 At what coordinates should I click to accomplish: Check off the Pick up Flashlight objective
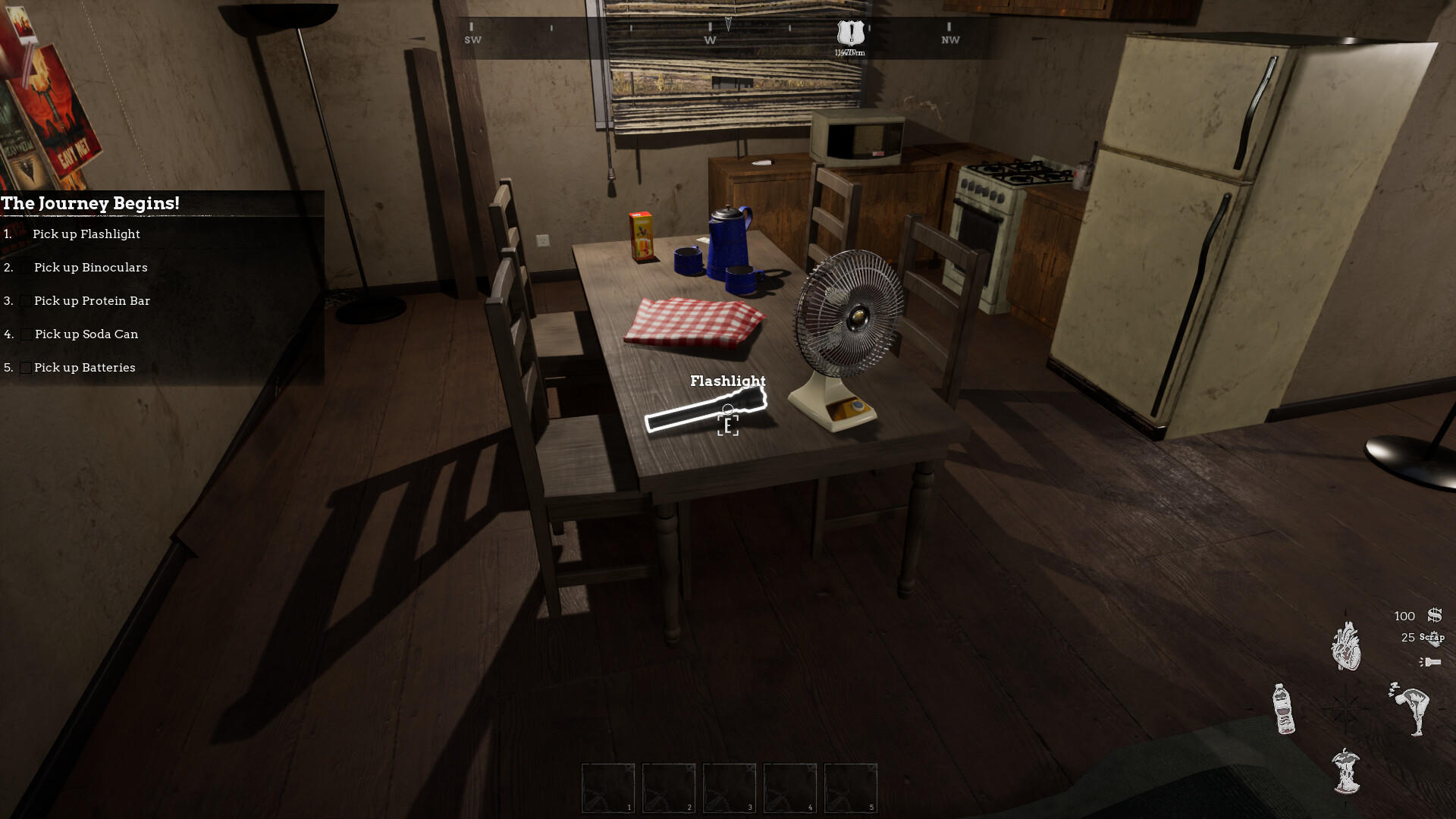tap(25, 234)
